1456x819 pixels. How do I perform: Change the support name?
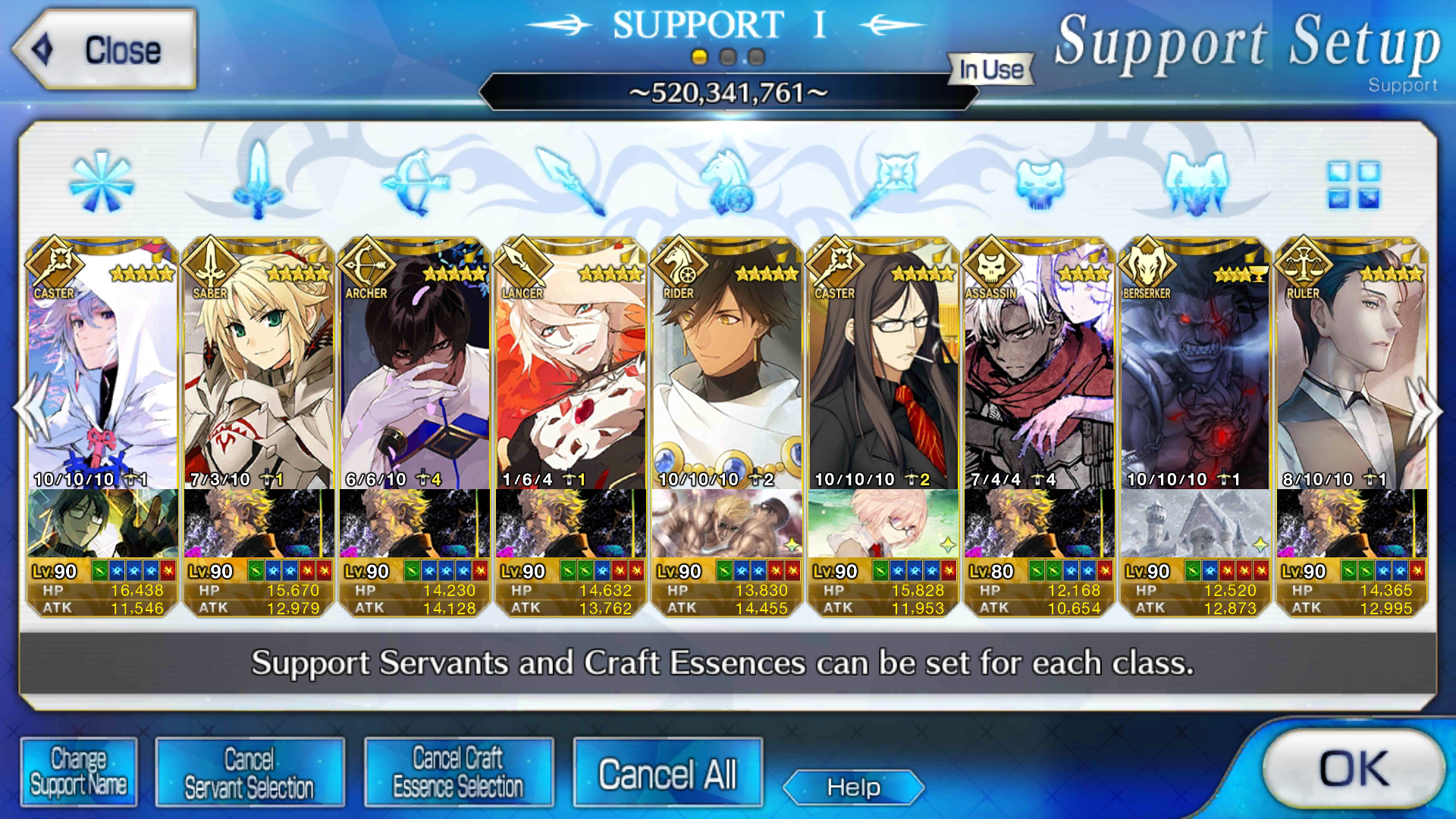click(x=78, y=772)
